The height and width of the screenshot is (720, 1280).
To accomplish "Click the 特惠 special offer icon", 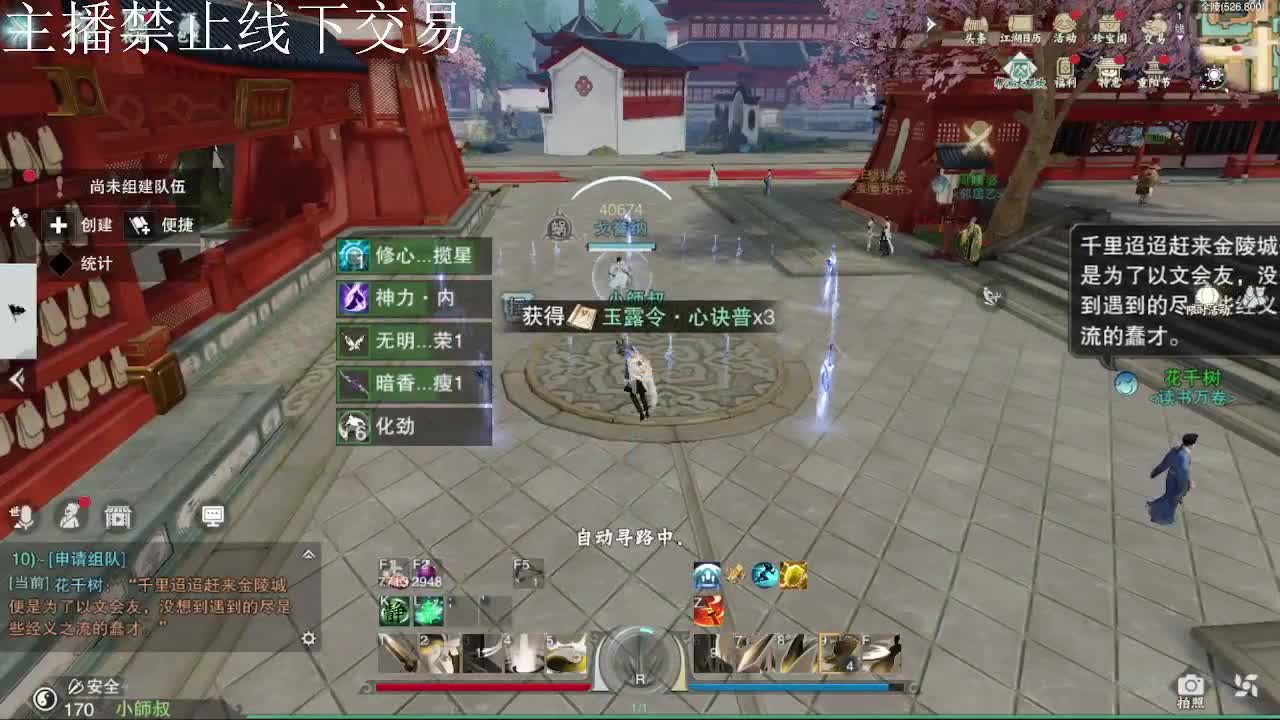I will pyautogui.click(x=1107, y=69).
